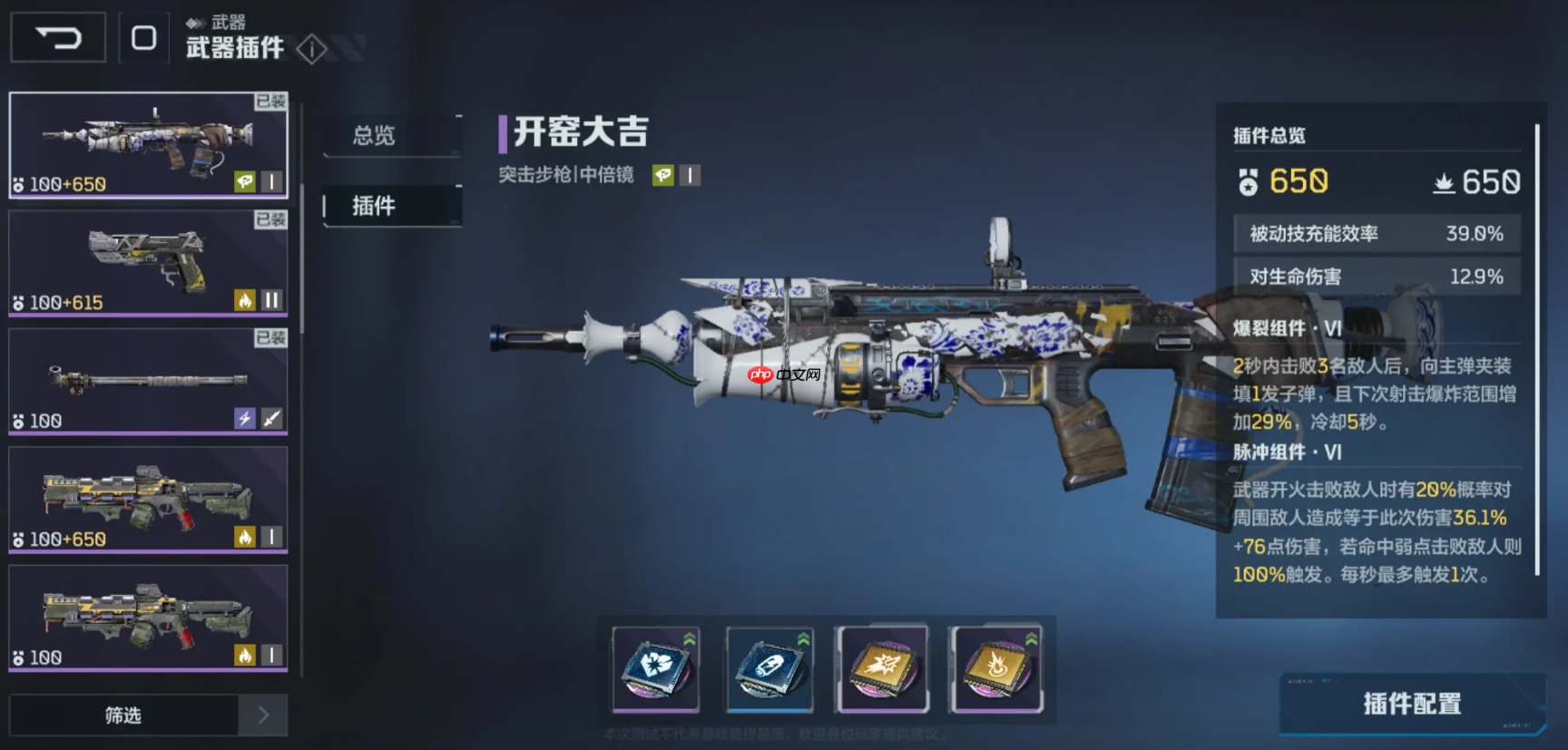Open the record/square icon next to back arrow

pyautogui.click(x=143, y=37)
